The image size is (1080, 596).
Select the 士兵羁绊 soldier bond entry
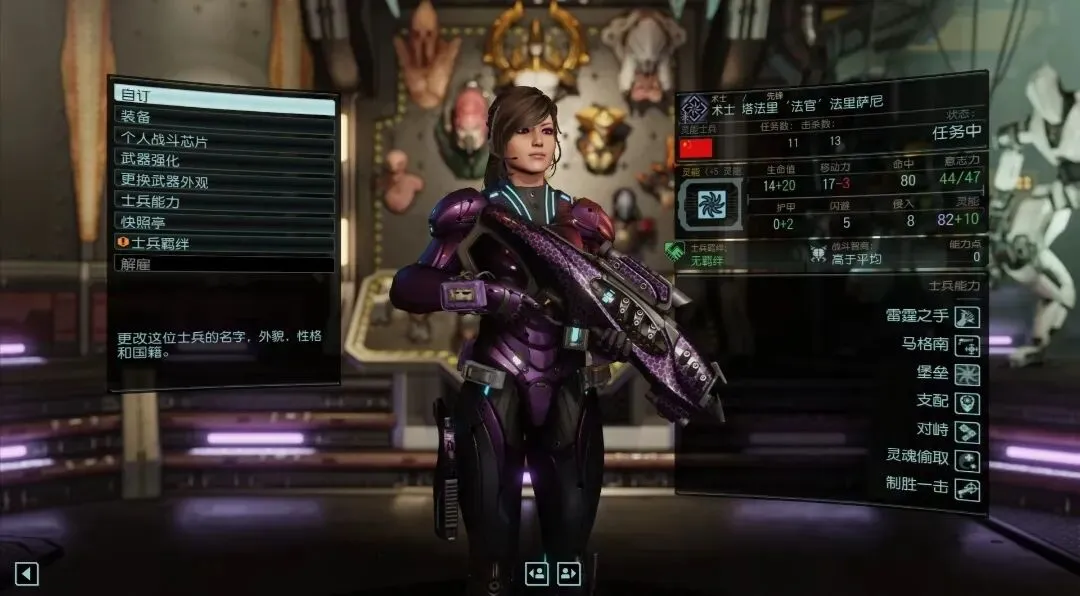tap(224, 244)
